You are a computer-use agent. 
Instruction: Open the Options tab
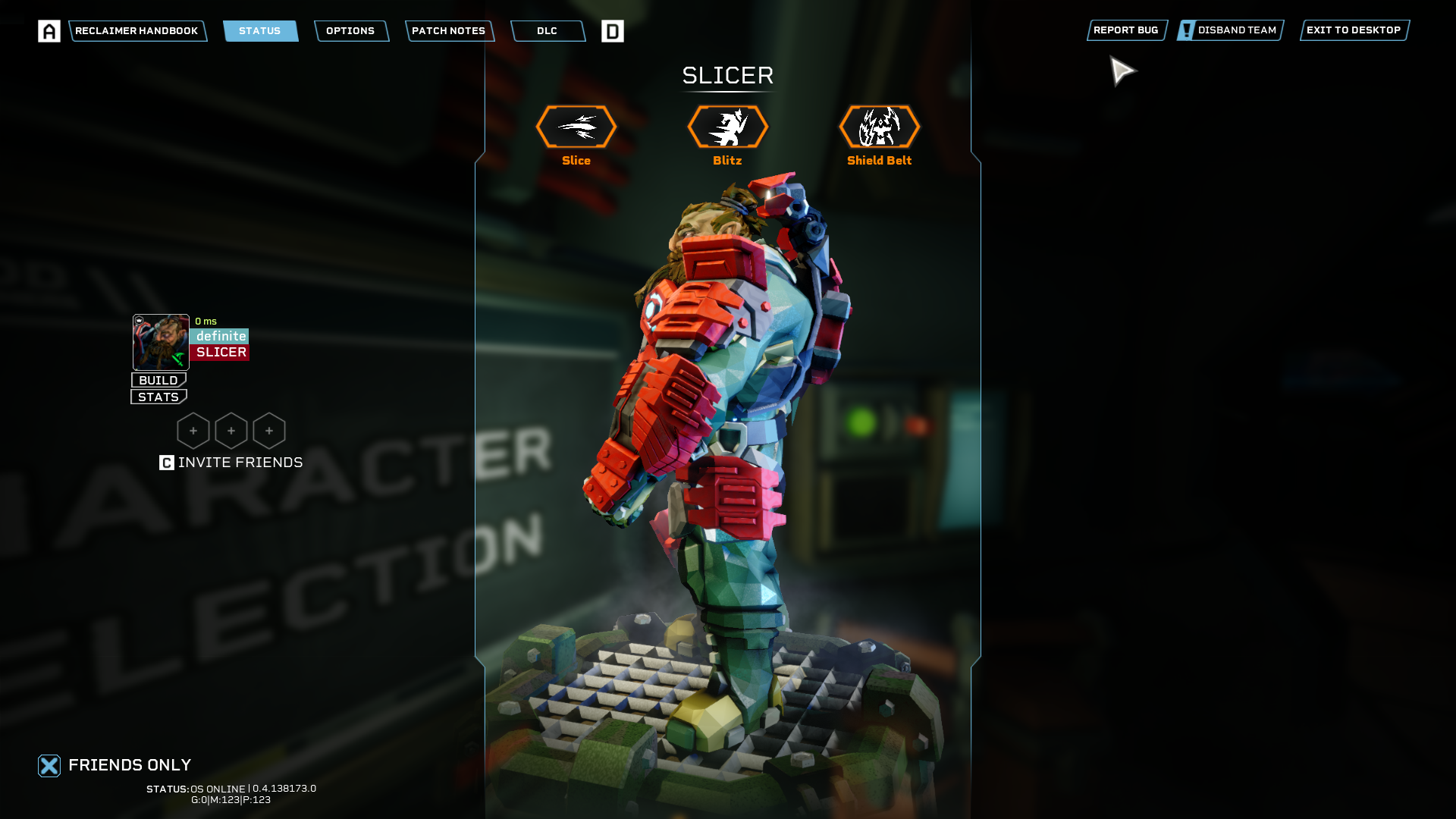pos(350,31)
